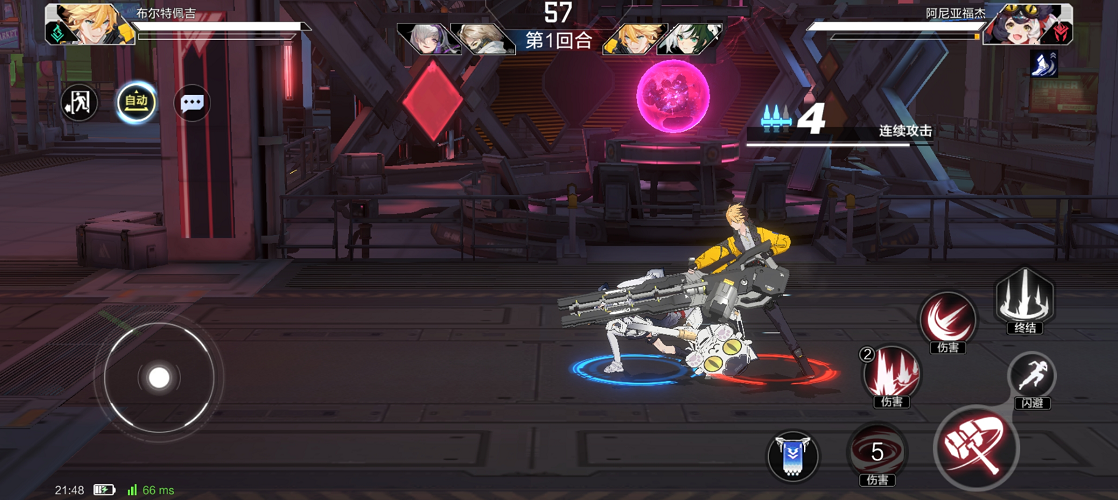Tap the blue banner support icon
The image size is (1118, 500).
(x=793, y=456)
